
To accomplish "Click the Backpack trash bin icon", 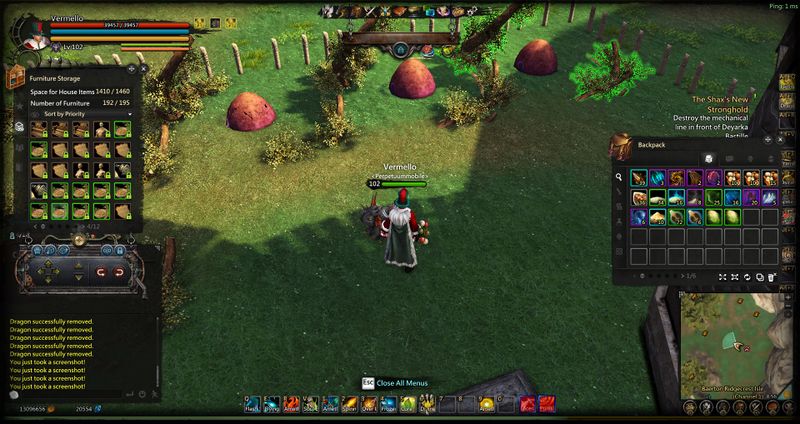I will click(x=772, y=275).
